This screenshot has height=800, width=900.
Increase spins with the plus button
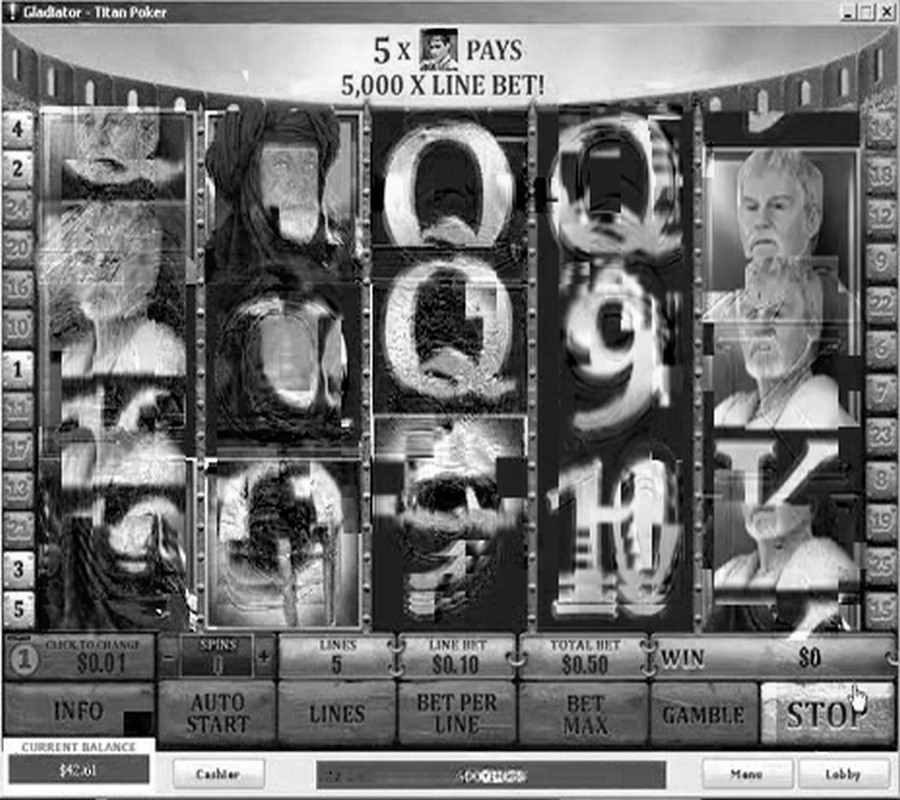264,657
